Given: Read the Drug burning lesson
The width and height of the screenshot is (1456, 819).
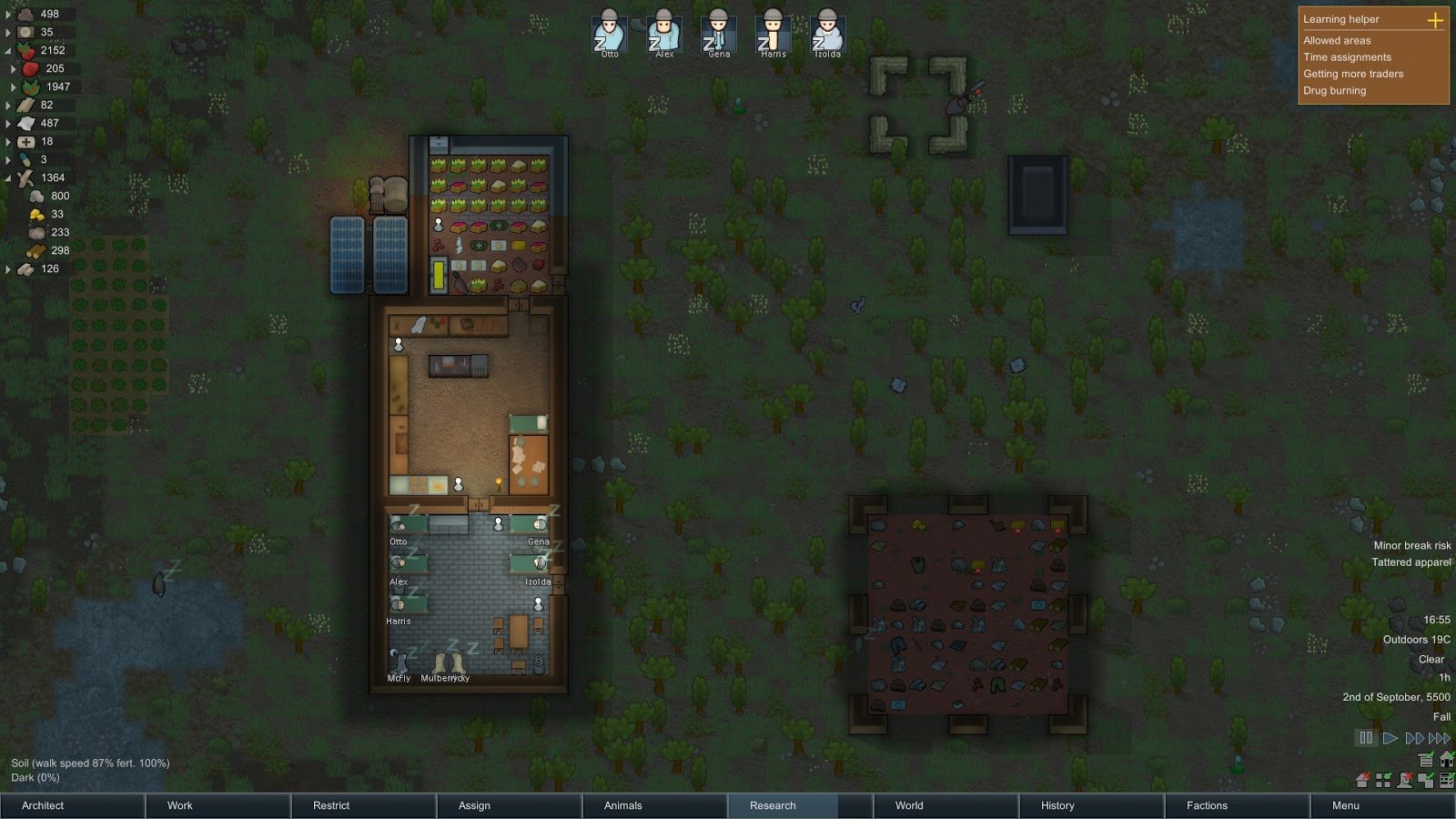Looking at the screenshot, I should pos(1334,90).
